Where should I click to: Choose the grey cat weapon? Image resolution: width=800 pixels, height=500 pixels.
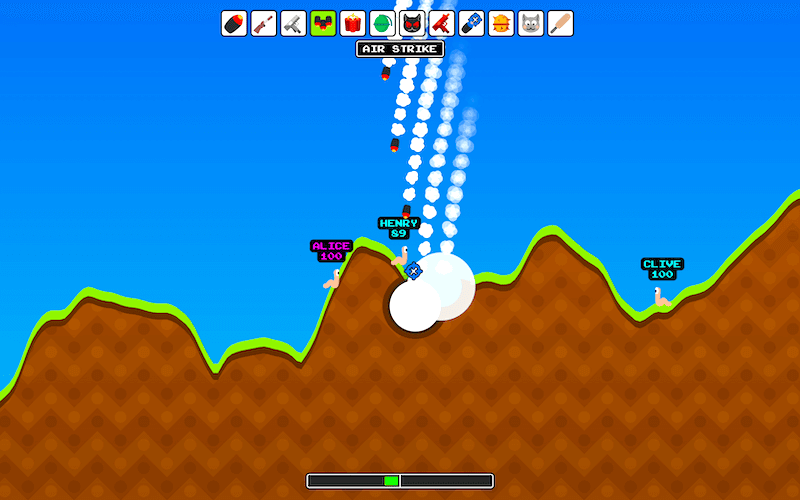click(x=531, y=23)
